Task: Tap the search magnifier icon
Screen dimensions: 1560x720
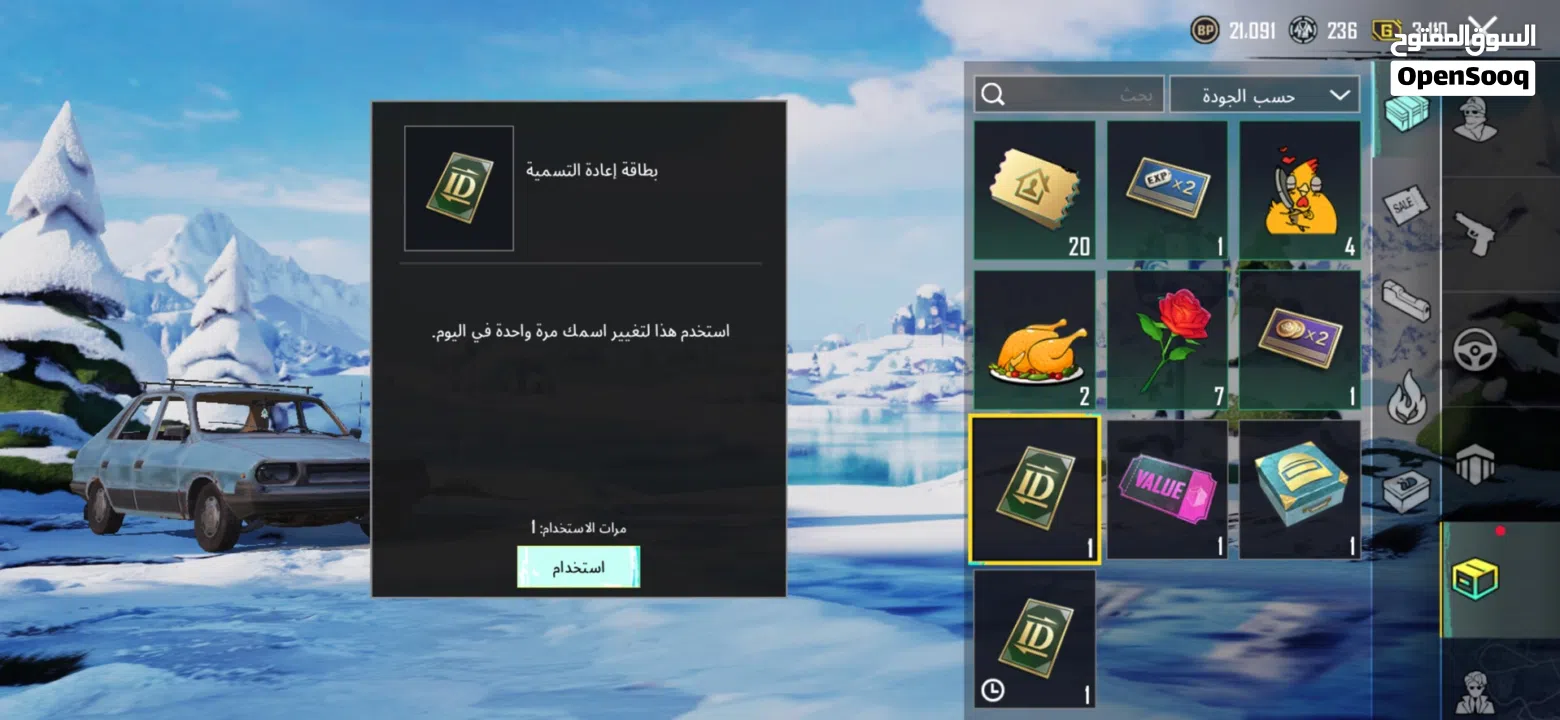Action: (993, 93)
